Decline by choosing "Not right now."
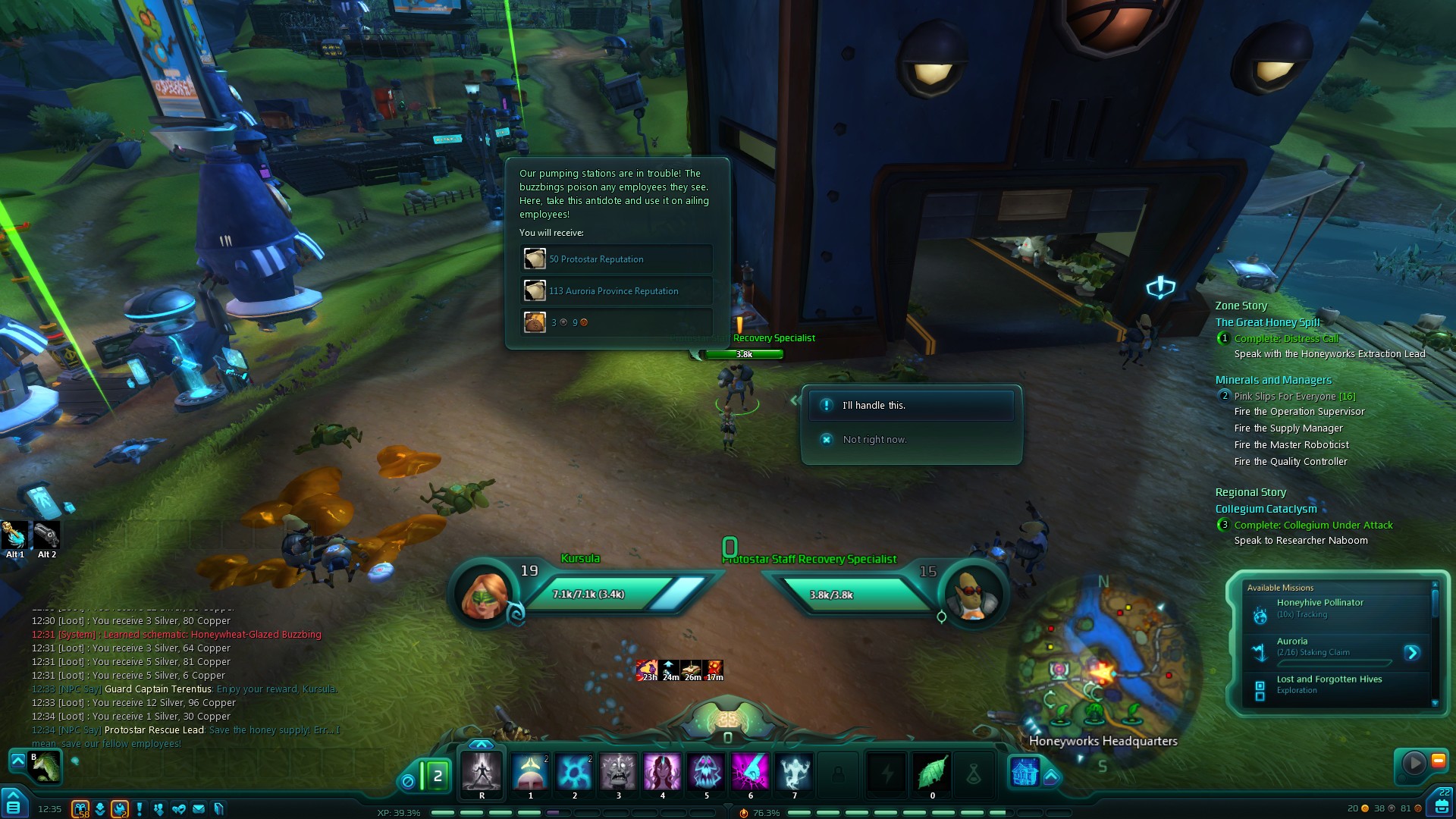Image resolution: width=1456 pixels, height=819 pixels. [874, 440]
